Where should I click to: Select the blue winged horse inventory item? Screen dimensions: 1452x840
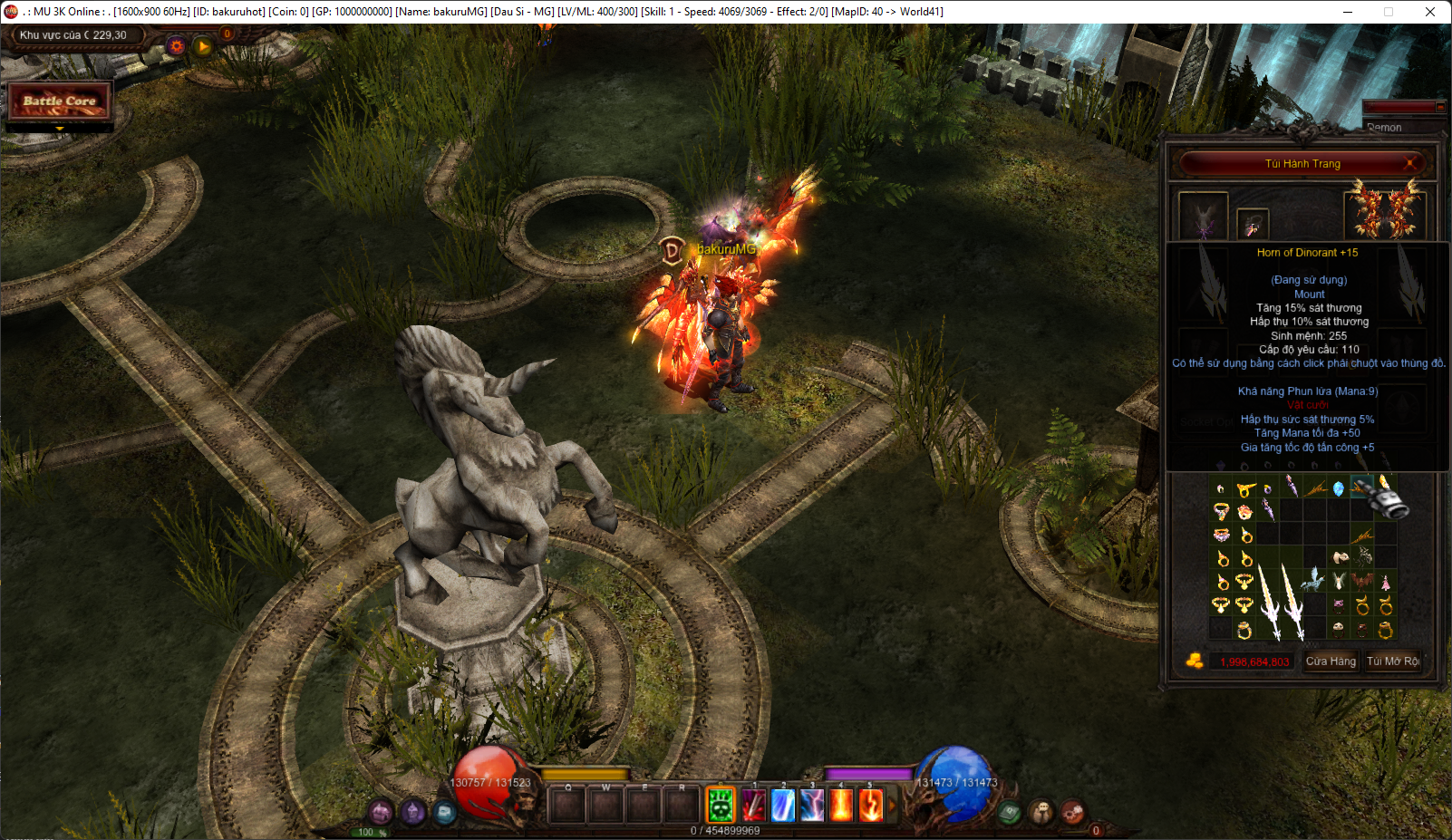(1313, 580)
